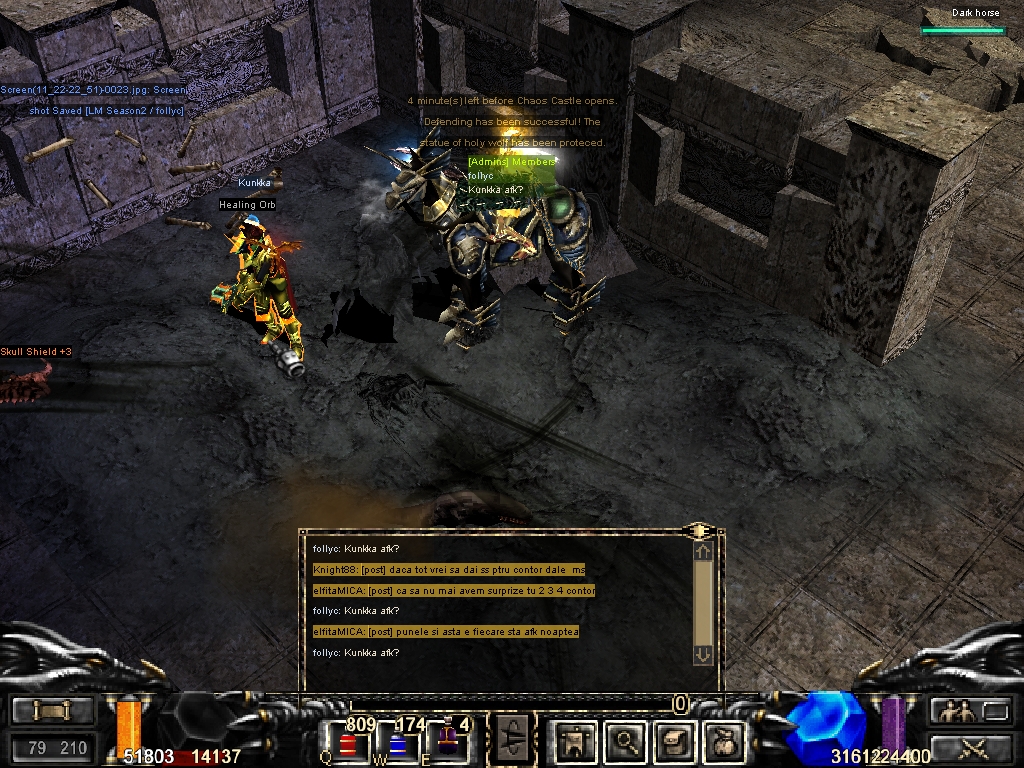Screen dimensions: 1024x768
Task: Select the red health potion slot
Action: pyautogui.click(x=347, y=742)
